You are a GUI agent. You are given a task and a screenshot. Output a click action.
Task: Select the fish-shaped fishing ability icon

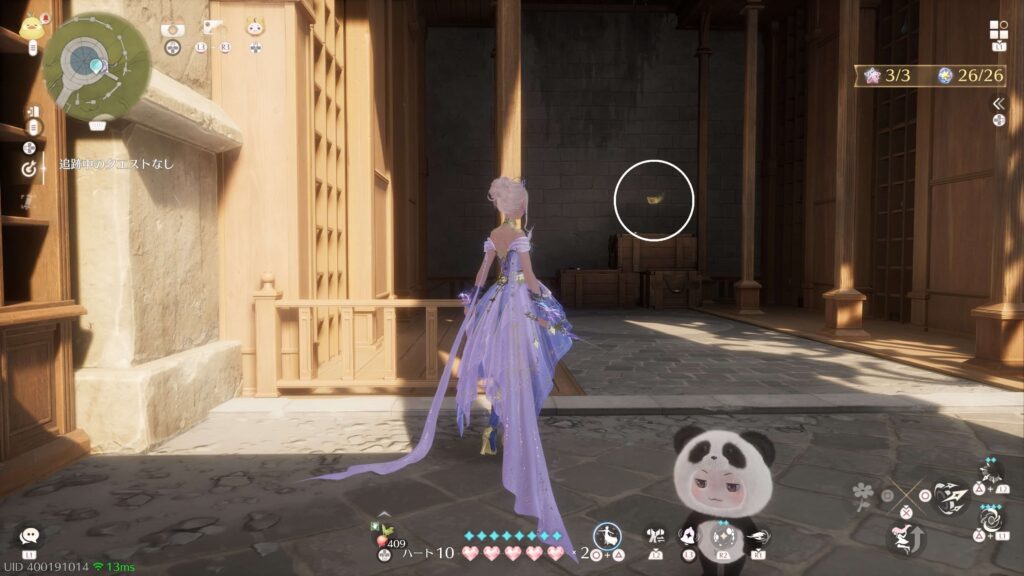coord(757,537)
